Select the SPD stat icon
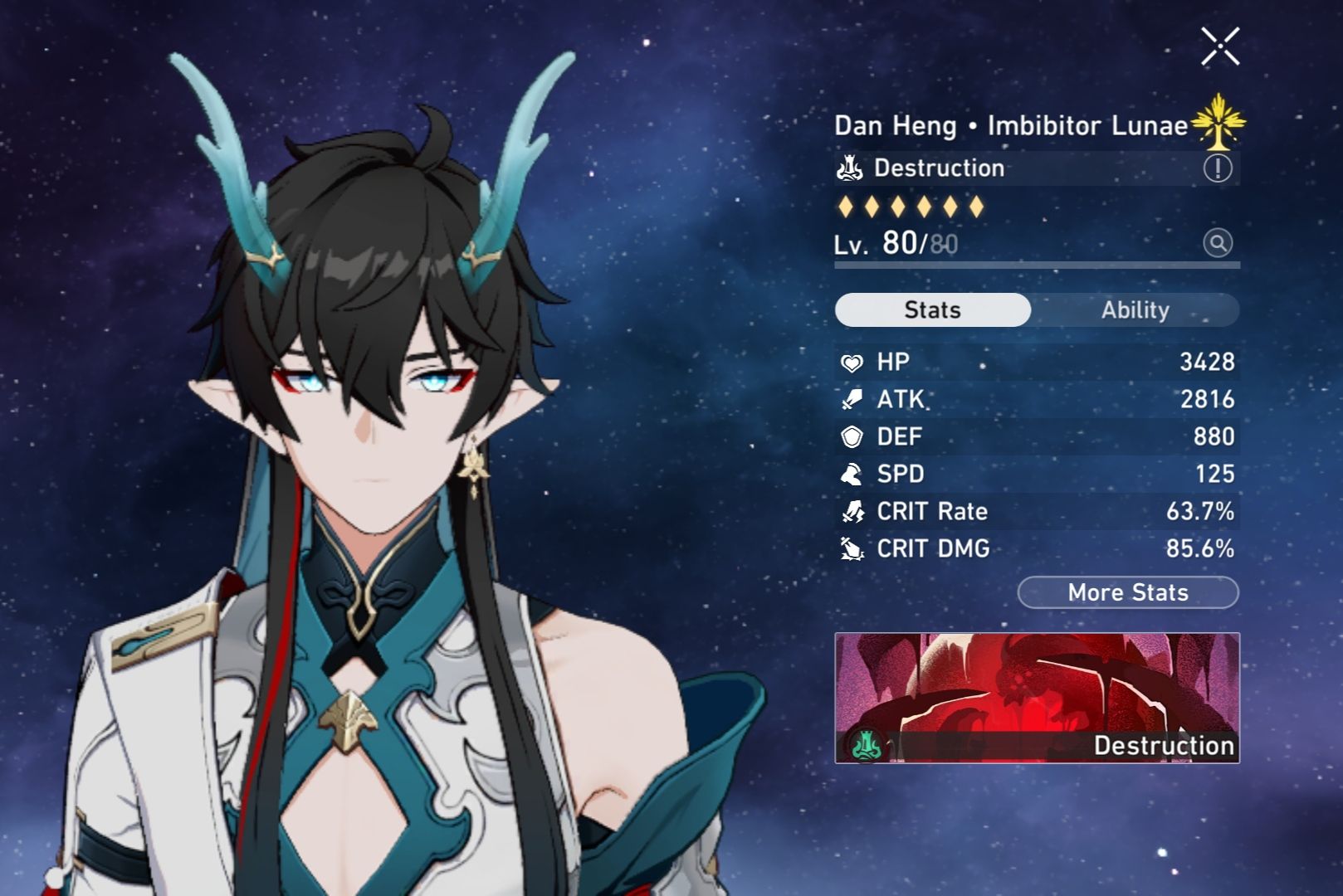The width and height of the screenshot is (1343, 896). (x=853, y=474)
